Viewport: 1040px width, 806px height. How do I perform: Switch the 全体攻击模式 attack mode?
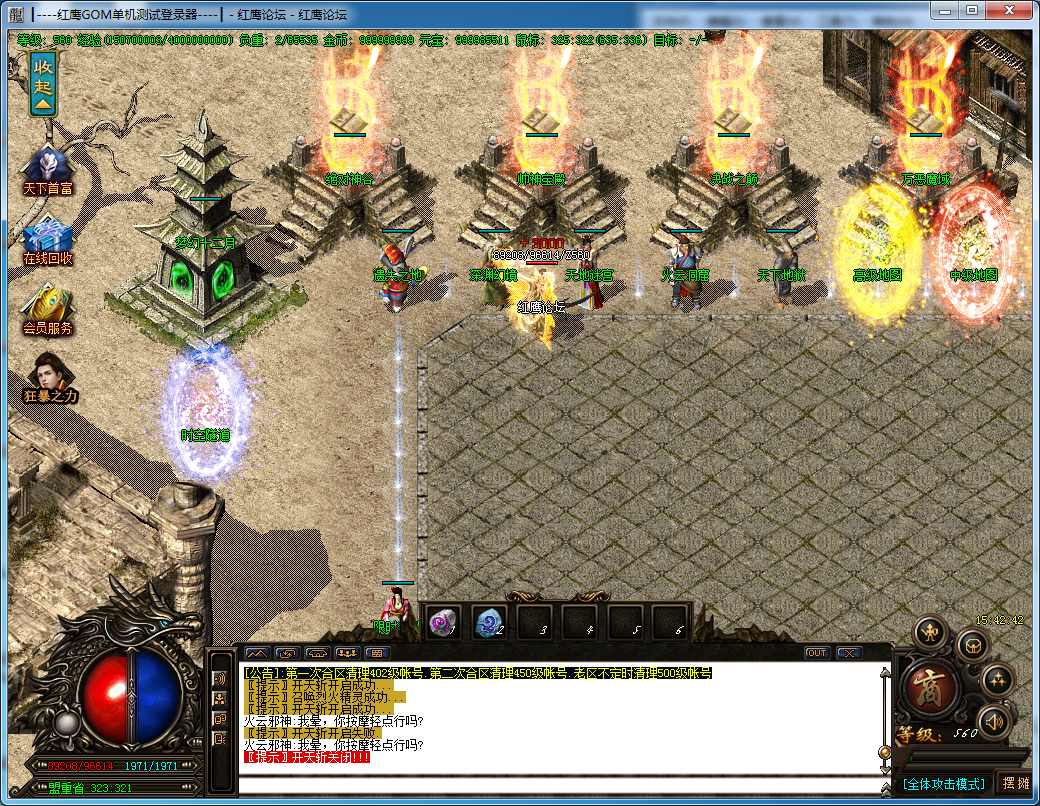pos(943,783)
